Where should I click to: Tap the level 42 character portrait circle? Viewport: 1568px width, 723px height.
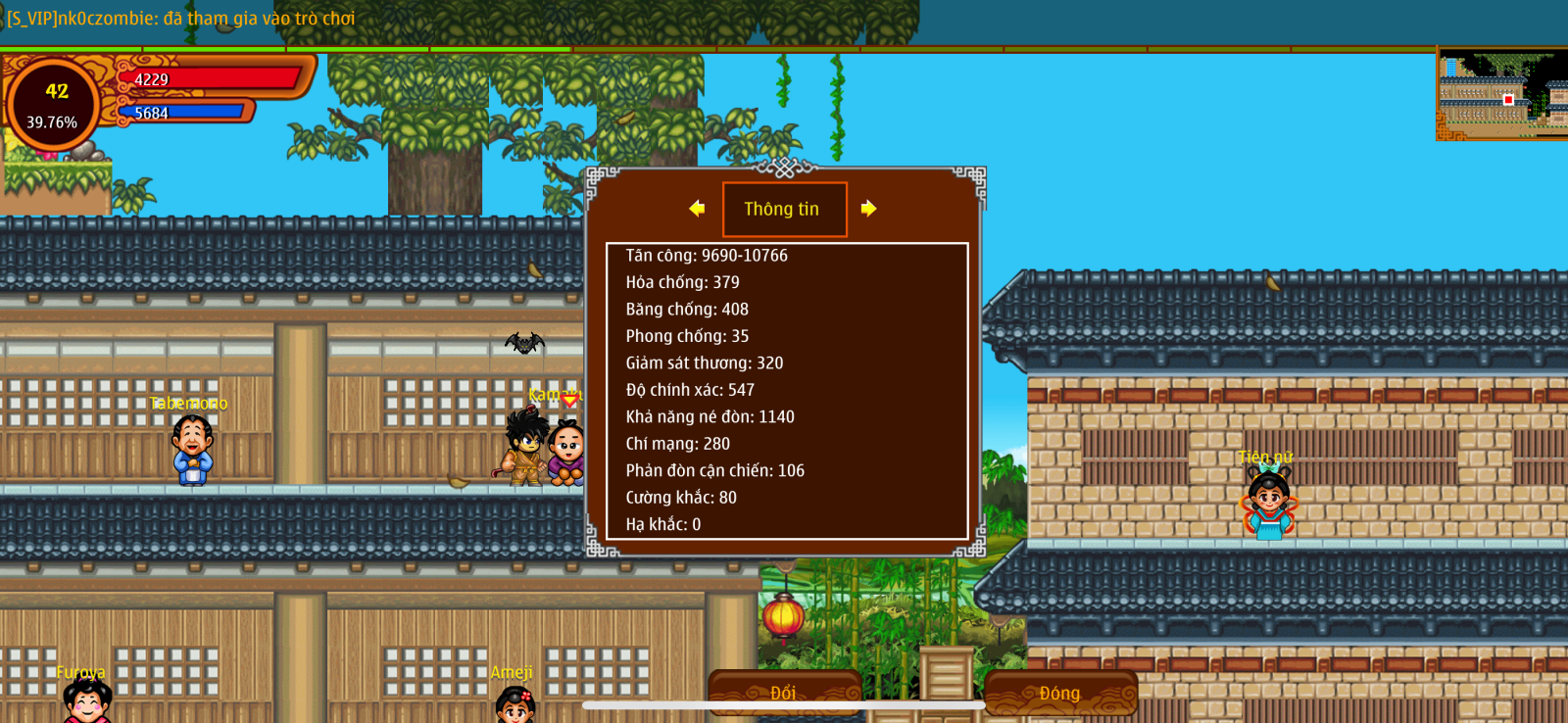point(54,105)
